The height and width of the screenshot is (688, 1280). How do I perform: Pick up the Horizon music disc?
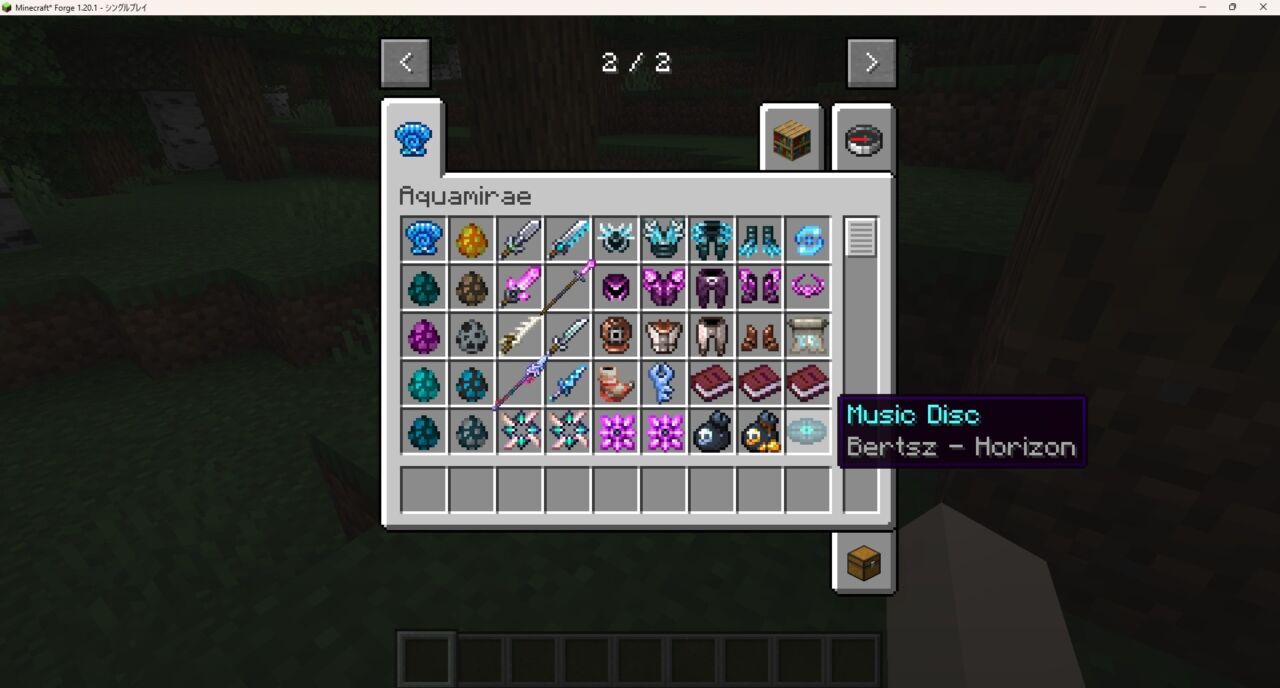807,432
